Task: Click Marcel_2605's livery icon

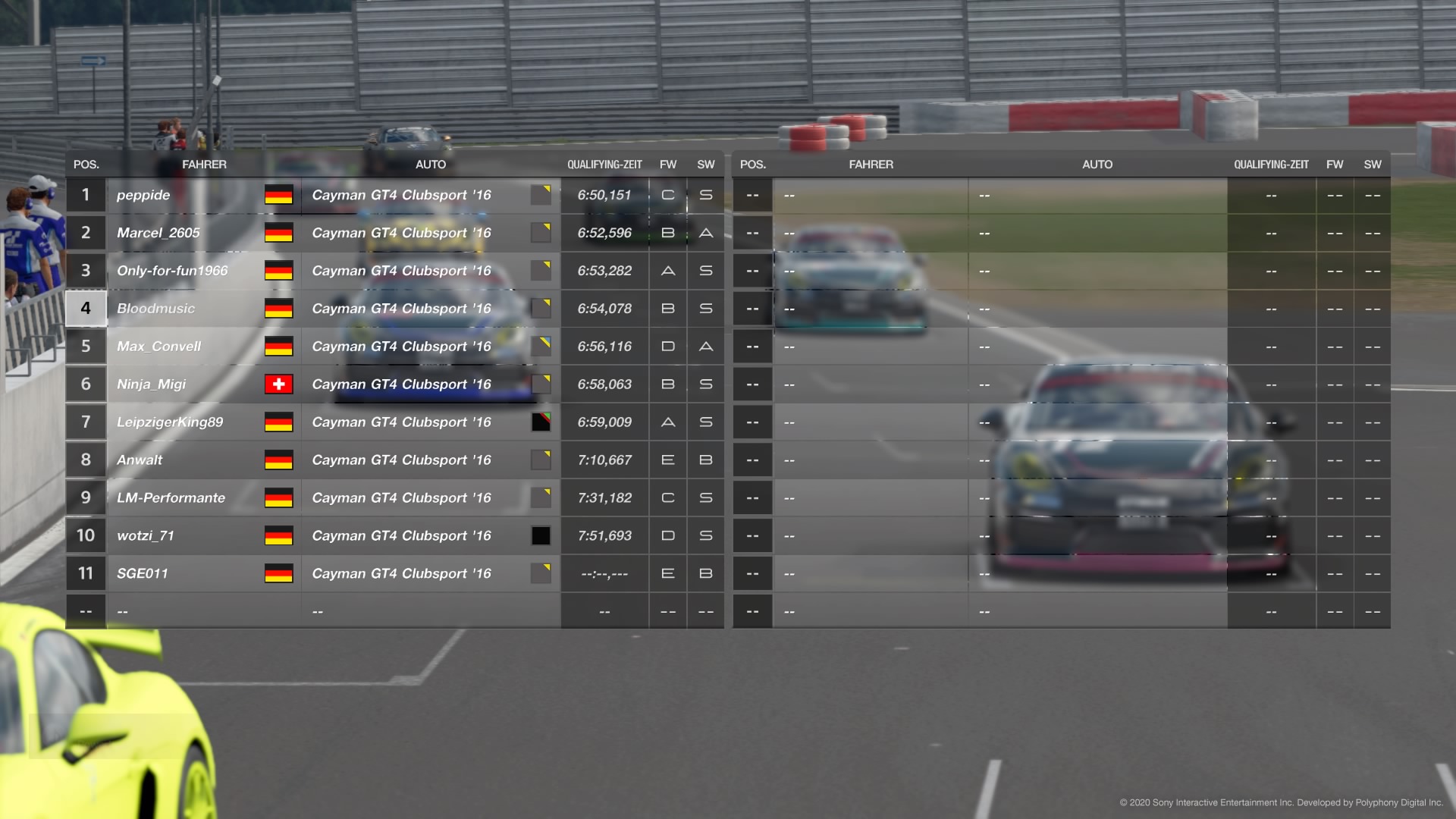Action: (541, 233)
